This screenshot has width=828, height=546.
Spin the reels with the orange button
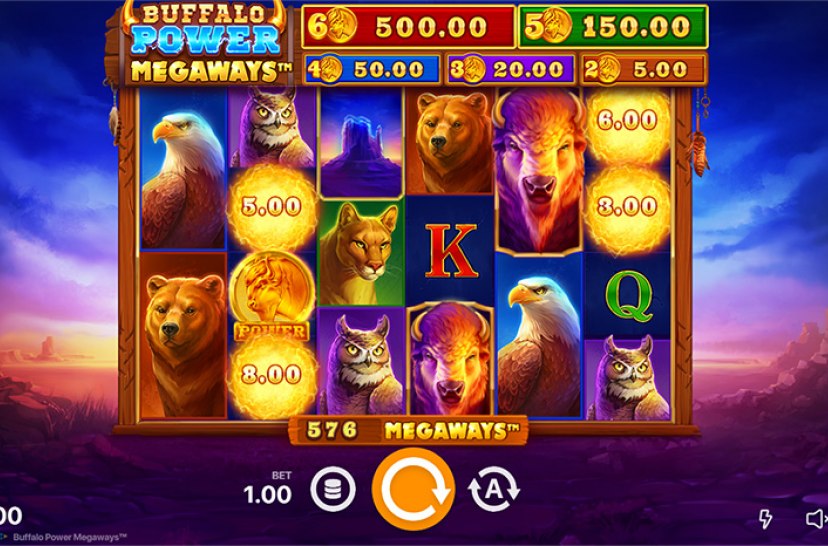tap(413, 489)
